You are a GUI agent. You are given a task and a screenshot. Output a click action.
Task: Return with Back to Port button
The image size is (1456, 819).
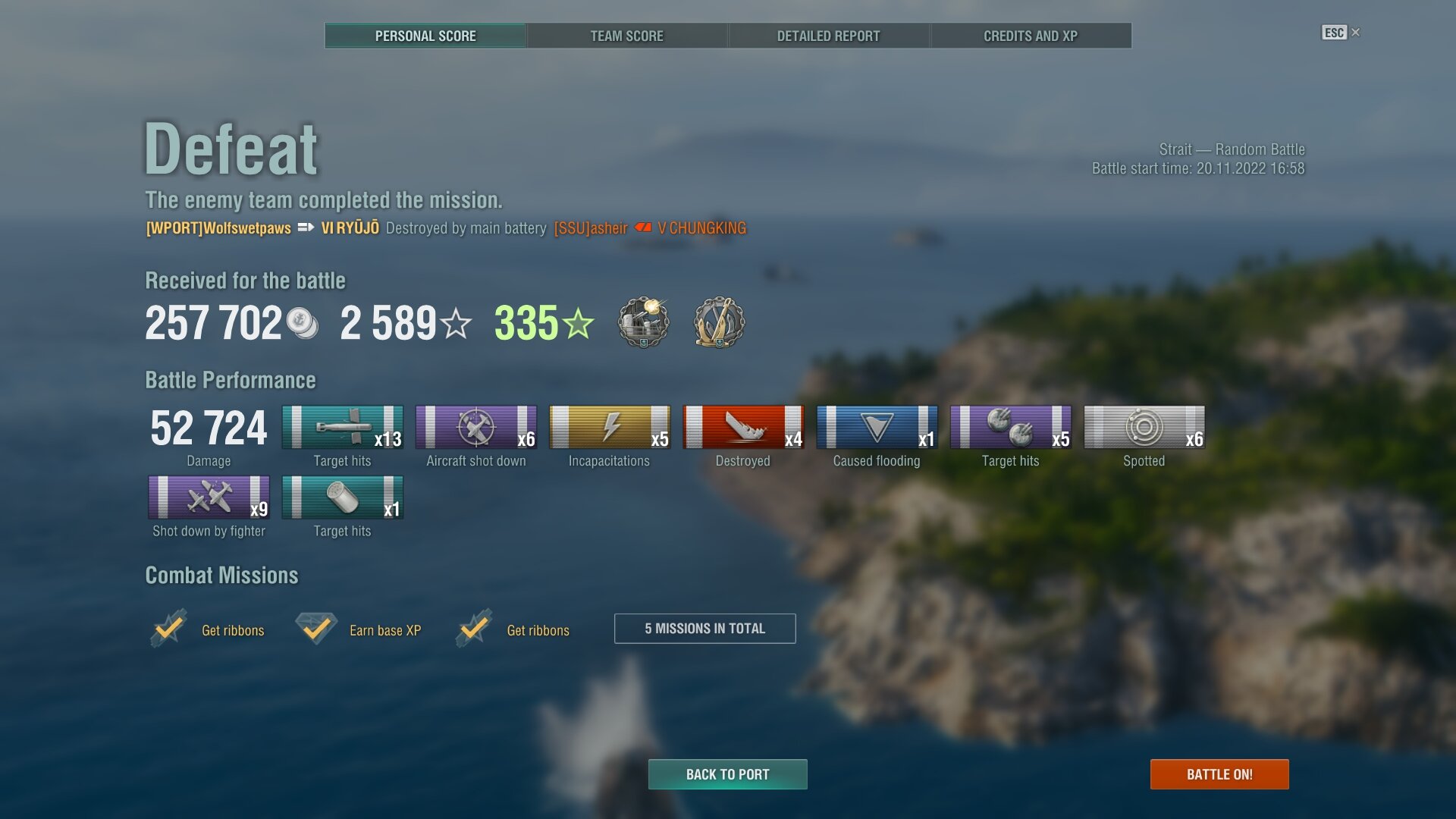tap(727, 774)
